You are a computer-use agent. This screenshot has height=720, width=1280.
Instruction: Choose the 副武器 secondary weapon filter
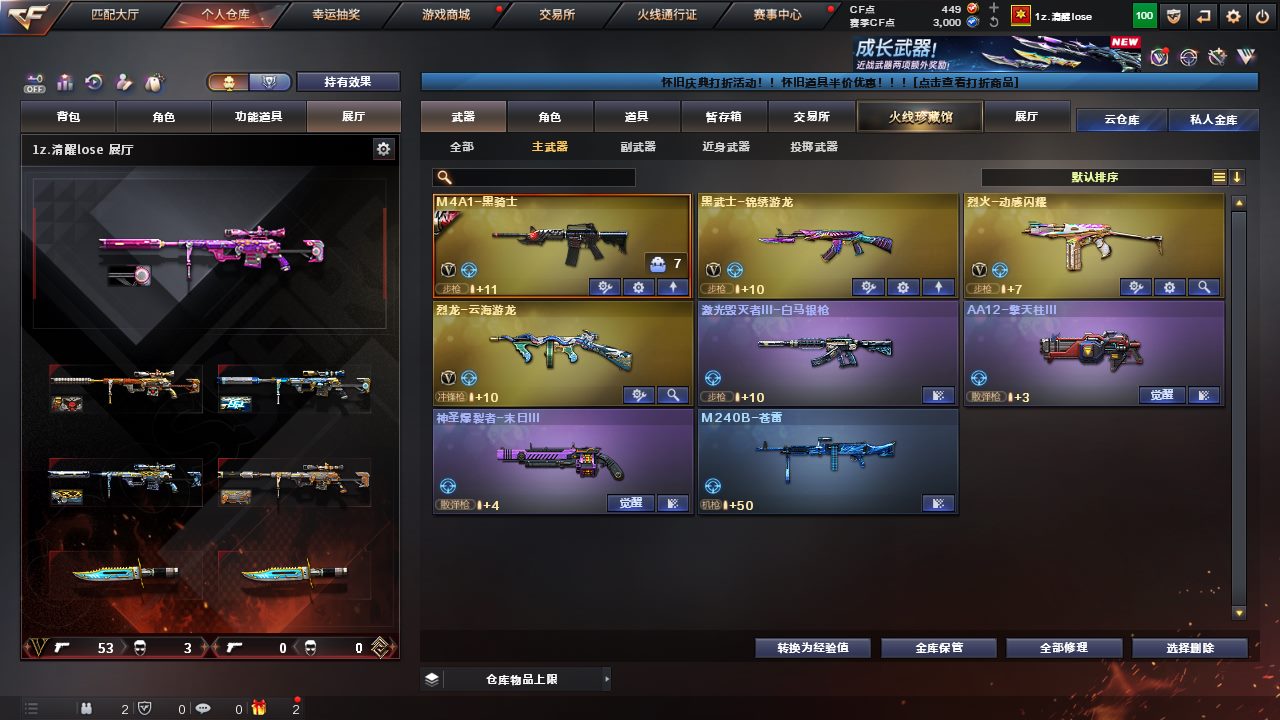coord(638,147)
